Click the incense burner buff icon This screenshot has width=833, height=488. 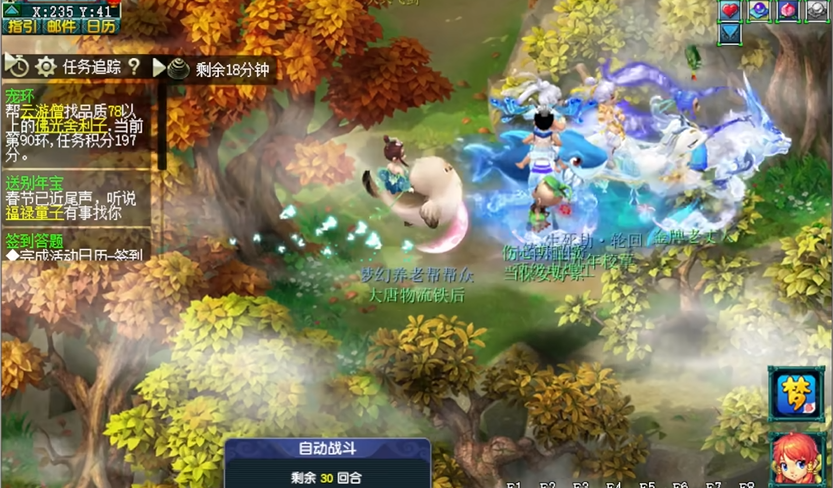[178, 68]
